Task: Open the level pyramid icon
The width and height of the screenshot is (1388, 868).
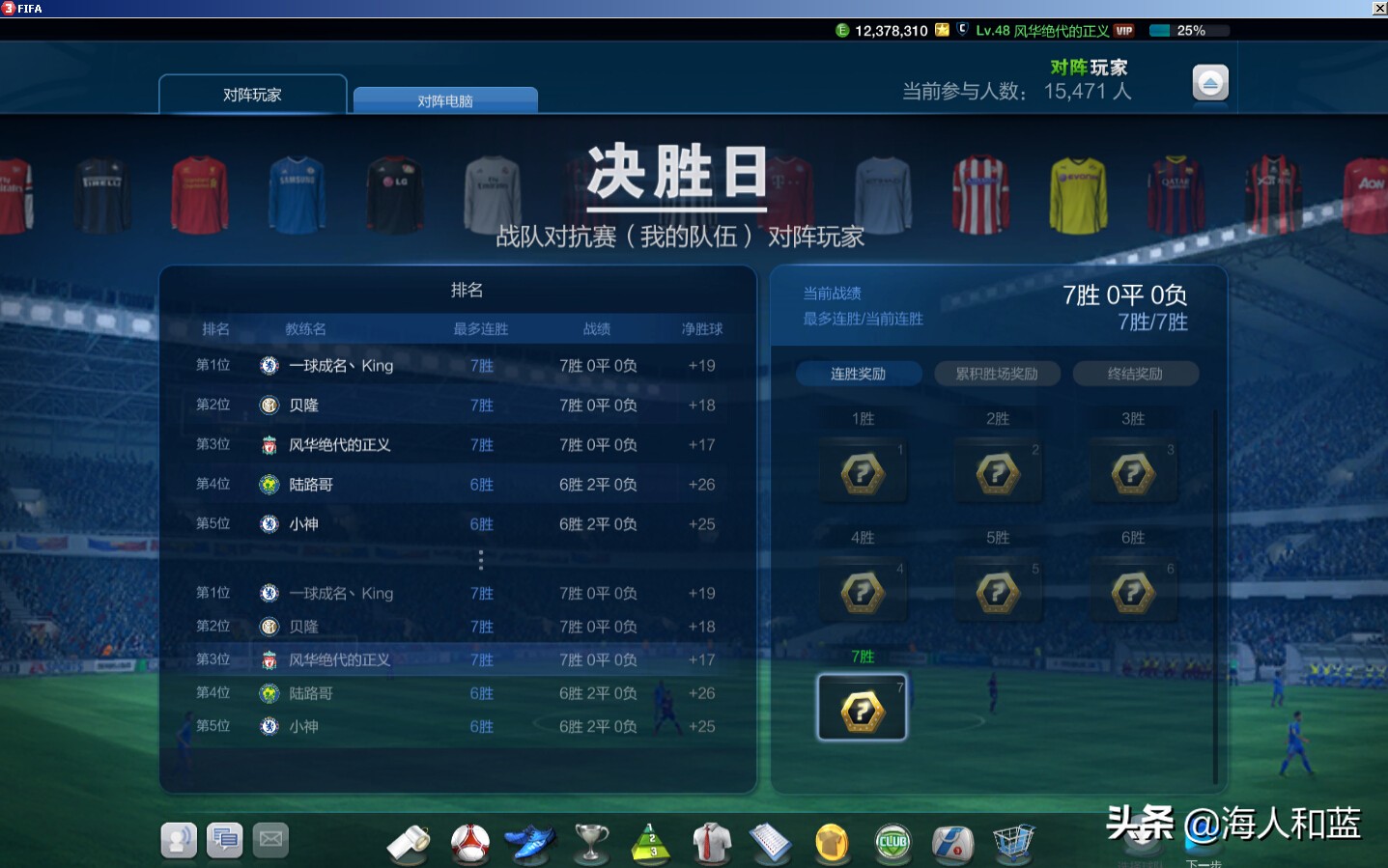Action: point(651,840)
